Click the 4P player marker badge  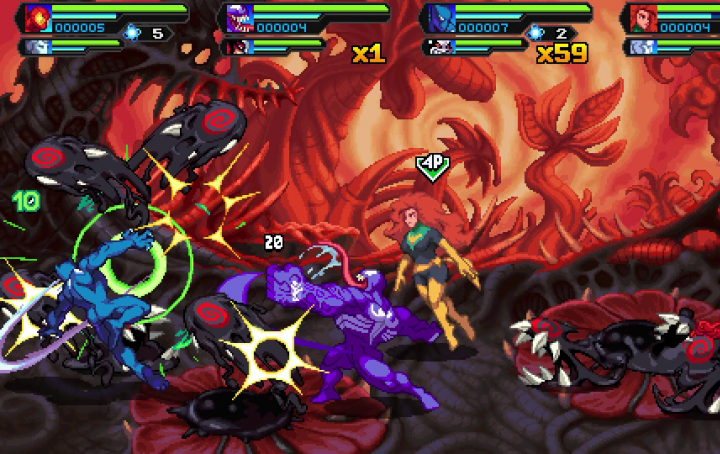point(432,163)
